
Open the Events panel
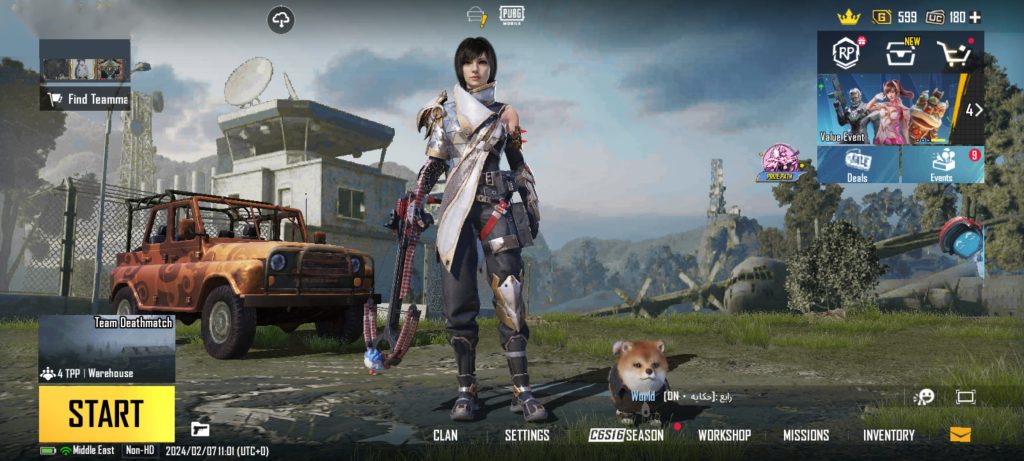click(943, 165)
